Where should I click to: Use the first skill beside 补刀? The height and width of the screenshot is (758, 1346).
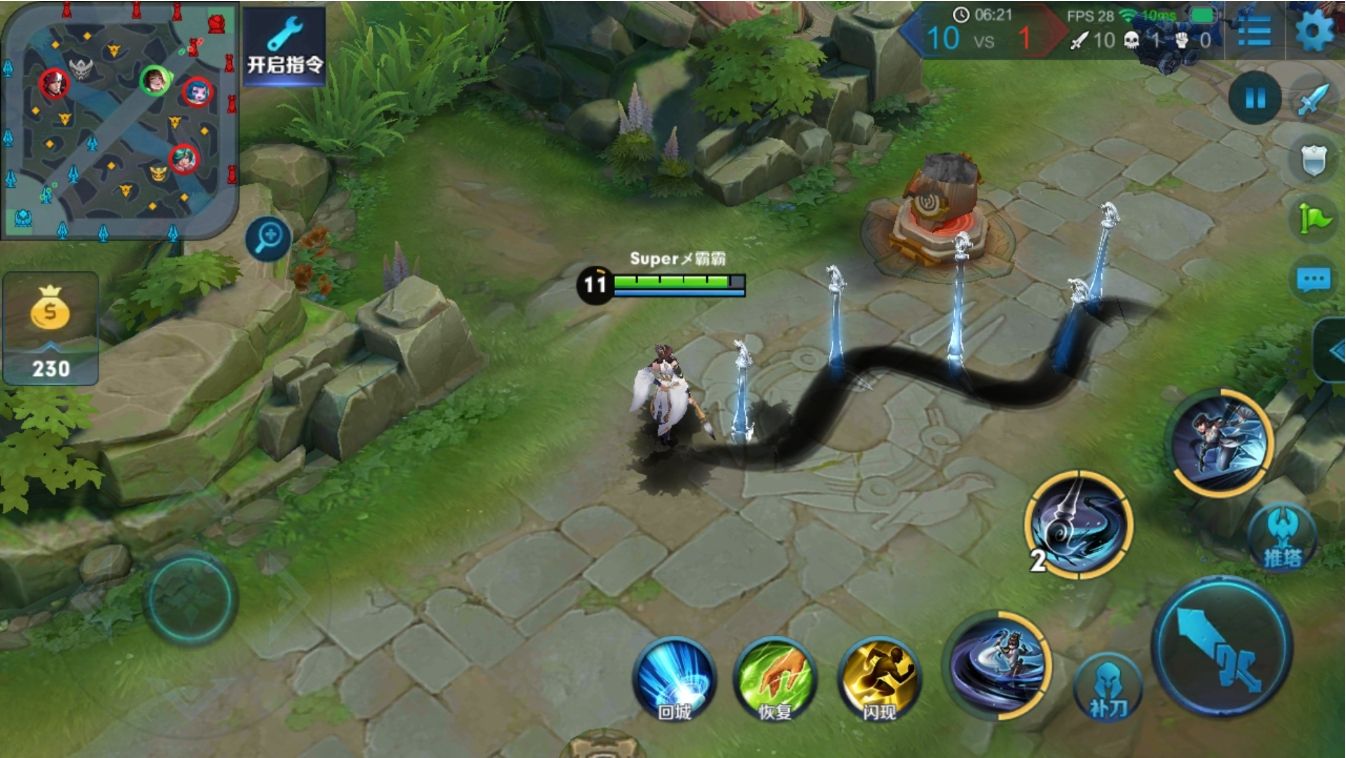coord(997,665)
